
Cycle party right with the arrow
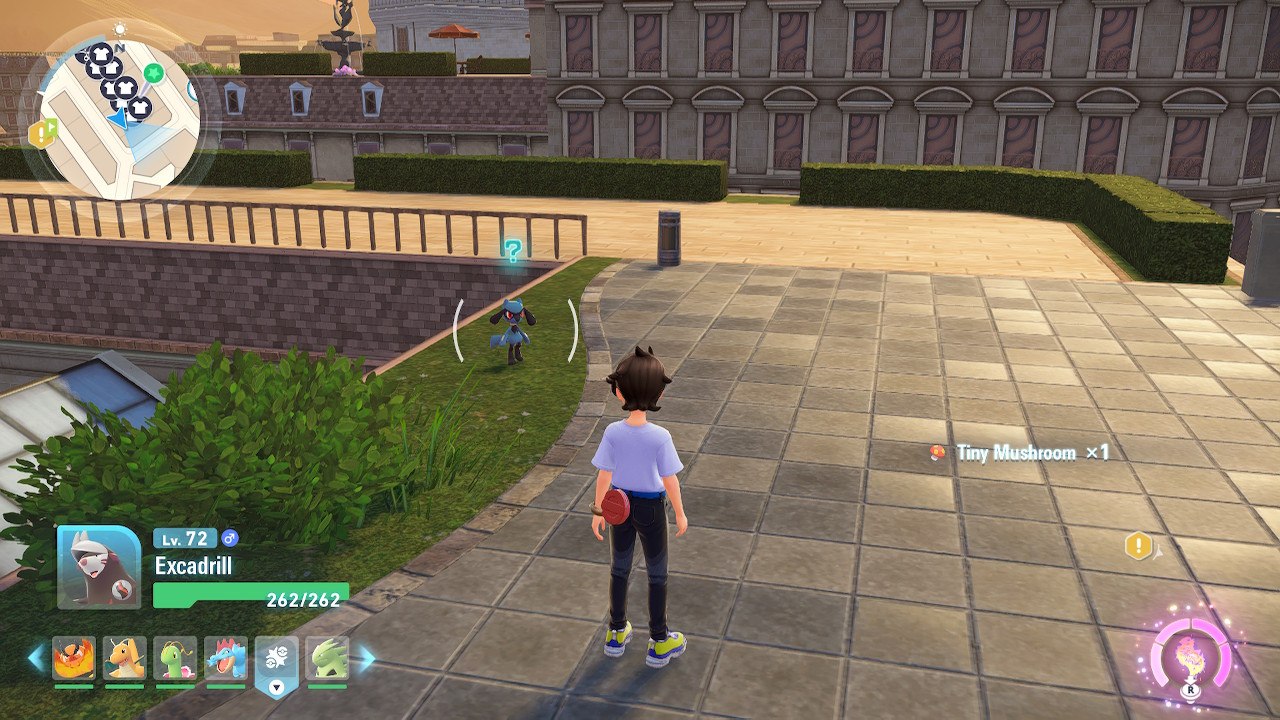(x=367, y=658)
